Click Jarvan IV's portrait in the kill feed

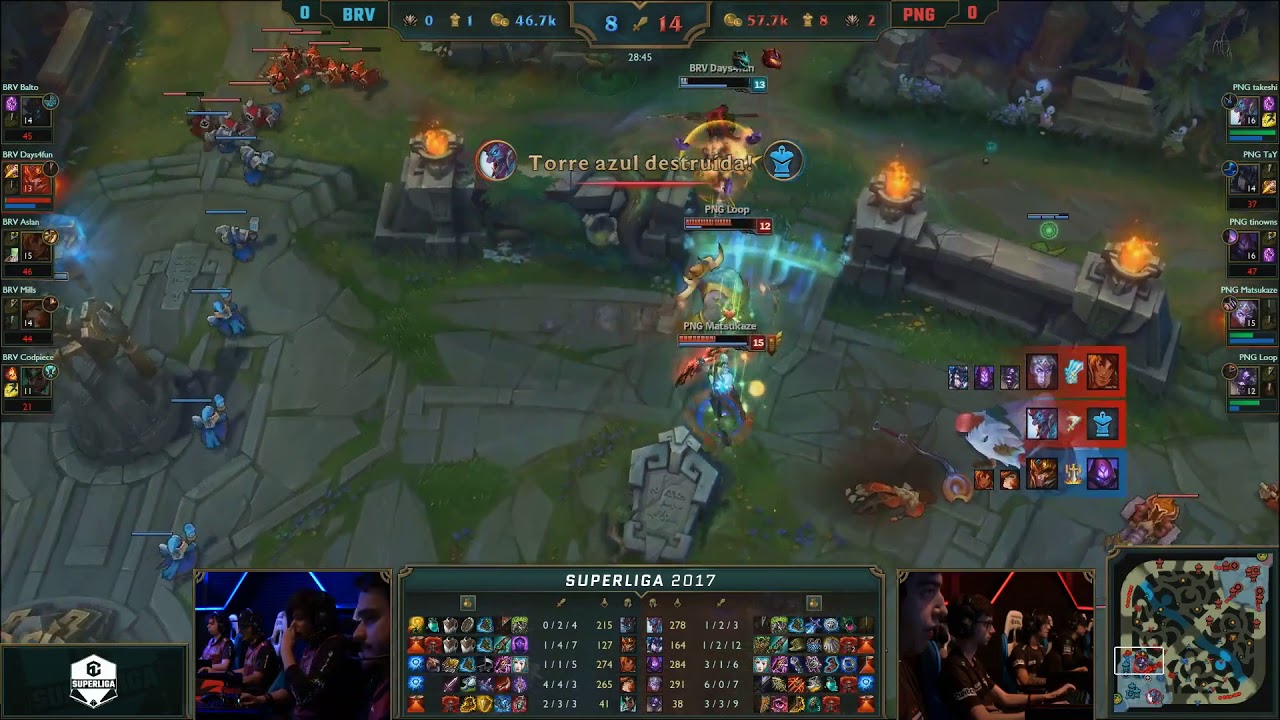pyautogui.click(x=1043, y=473)
